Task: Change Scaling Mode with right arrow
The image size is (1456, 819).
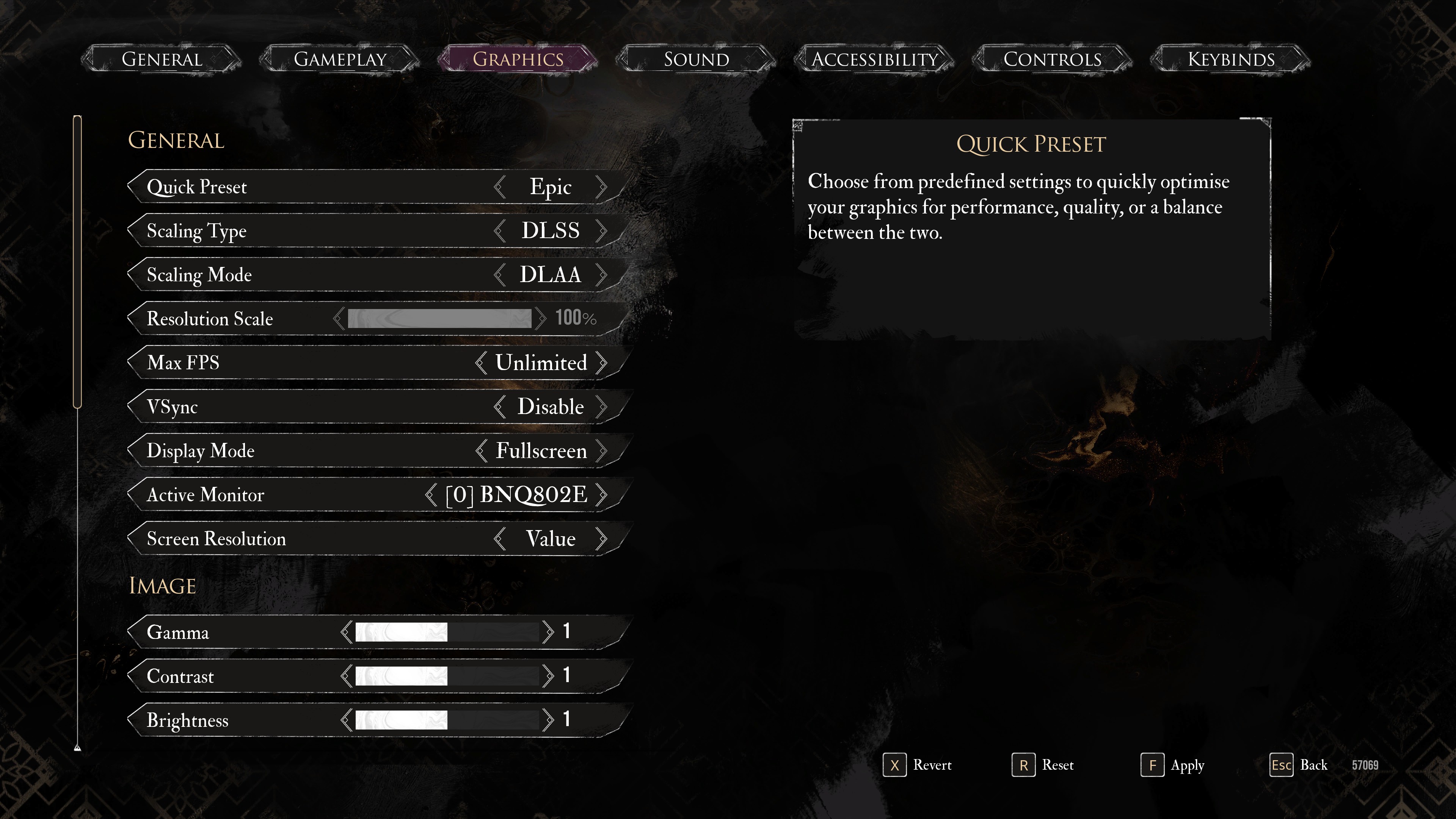Action: 601,275
